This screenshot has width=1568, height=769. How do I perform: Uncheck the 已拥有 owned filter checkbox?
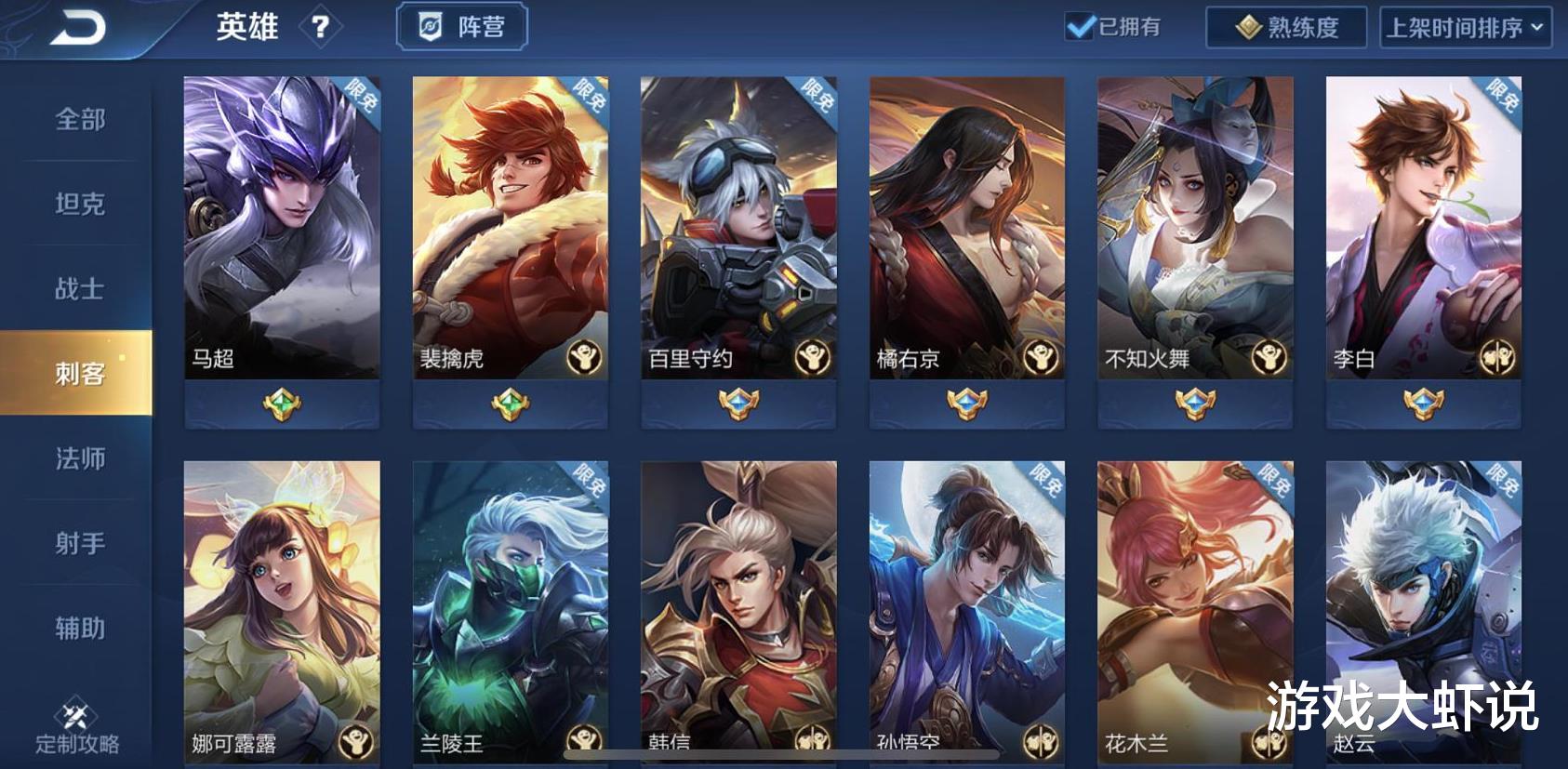tap(1080, 27)
